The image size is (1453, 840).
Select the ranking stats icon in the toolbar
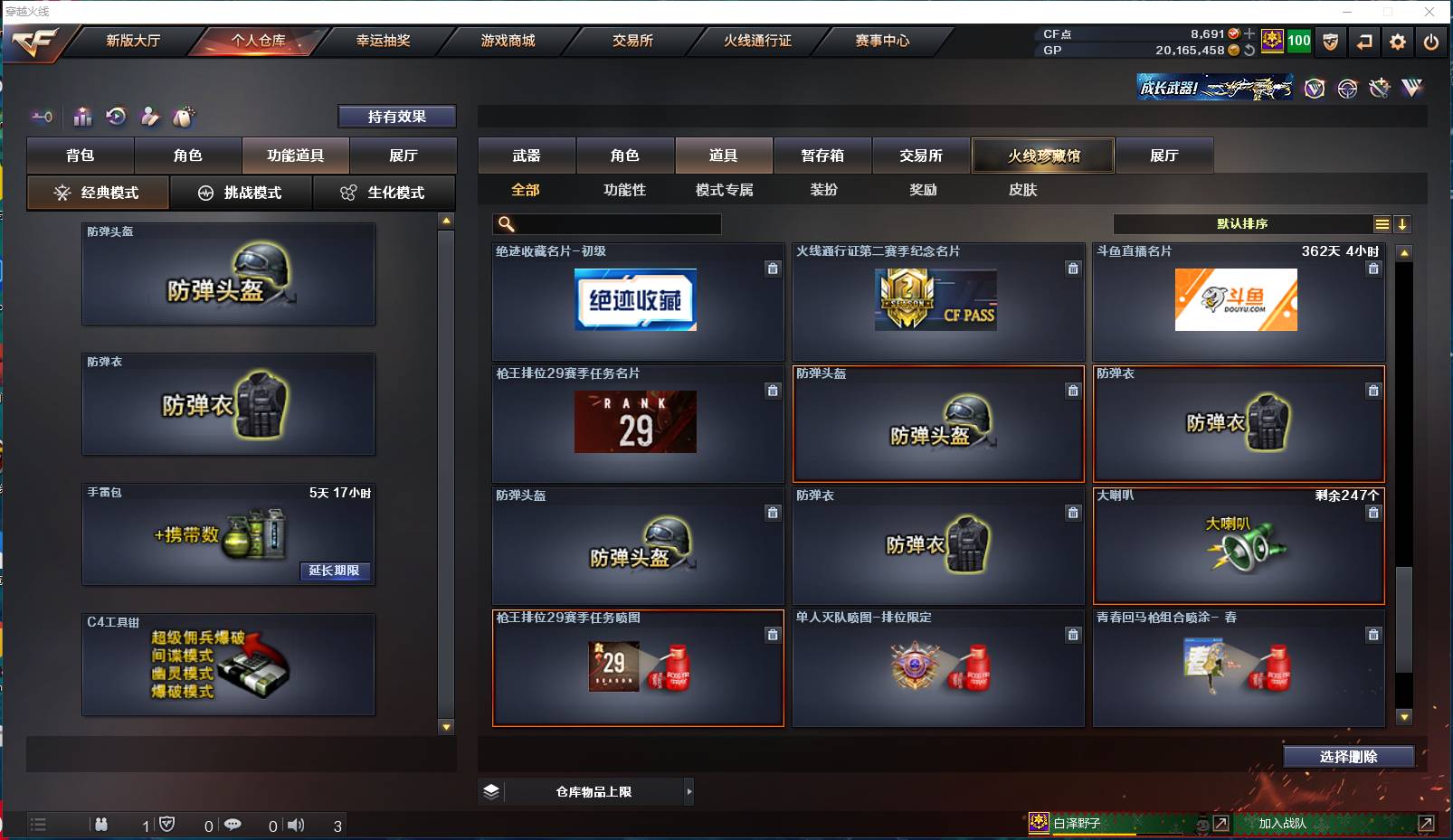(x=82, y=117)
